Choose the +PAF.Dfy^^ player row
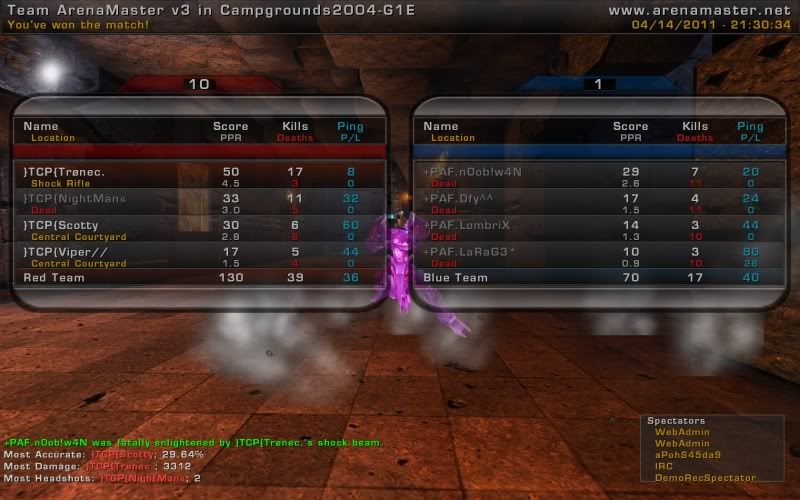The height and width of the screenshot is (500, 800). tap(598, 203)
